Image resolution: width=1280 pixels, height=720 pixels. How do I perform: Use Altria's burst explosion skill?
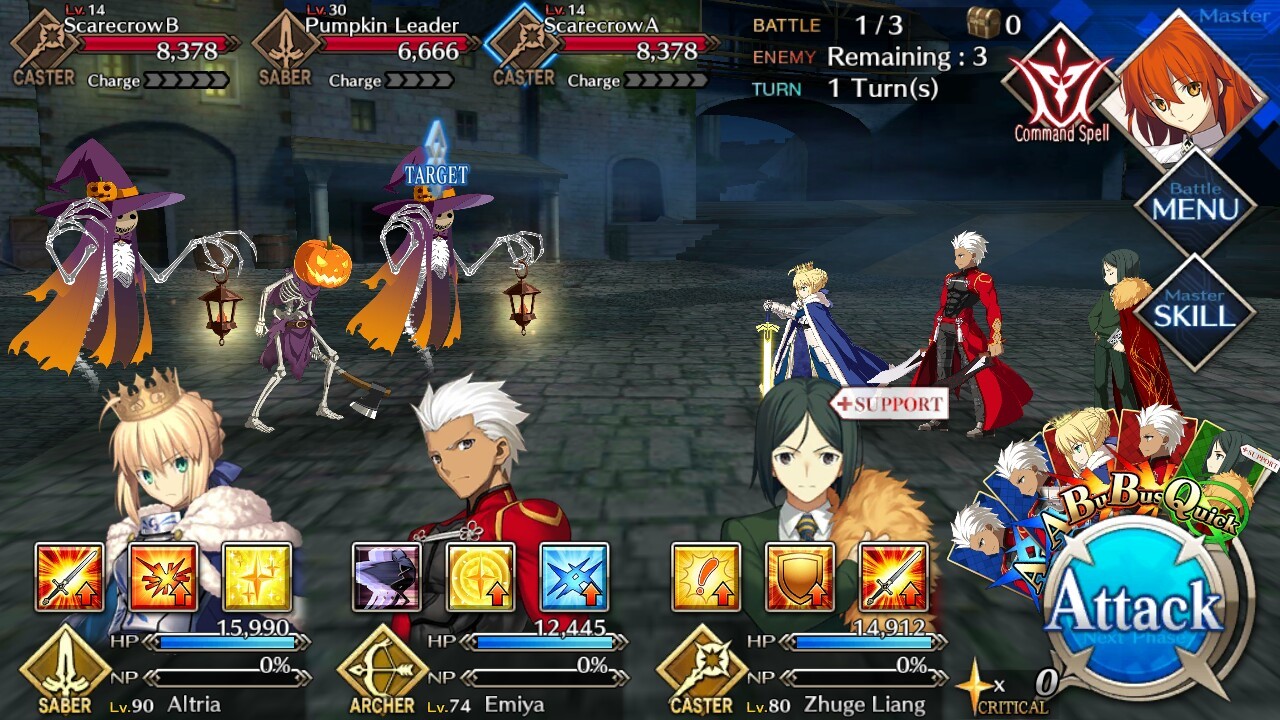(163, 577)
